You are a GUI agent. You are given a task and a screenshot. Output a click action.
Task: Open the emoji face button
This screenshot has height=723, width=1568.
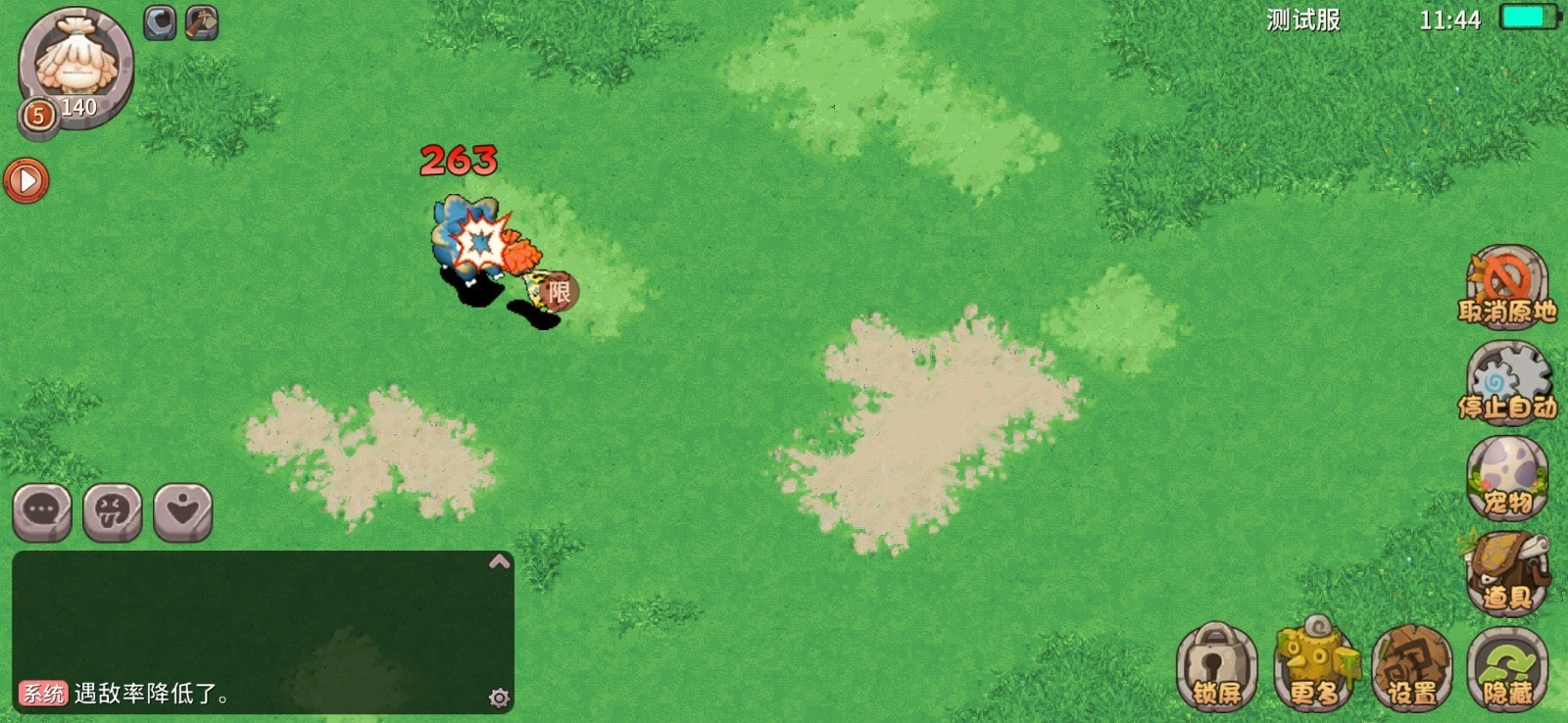[x=113, y=511]
